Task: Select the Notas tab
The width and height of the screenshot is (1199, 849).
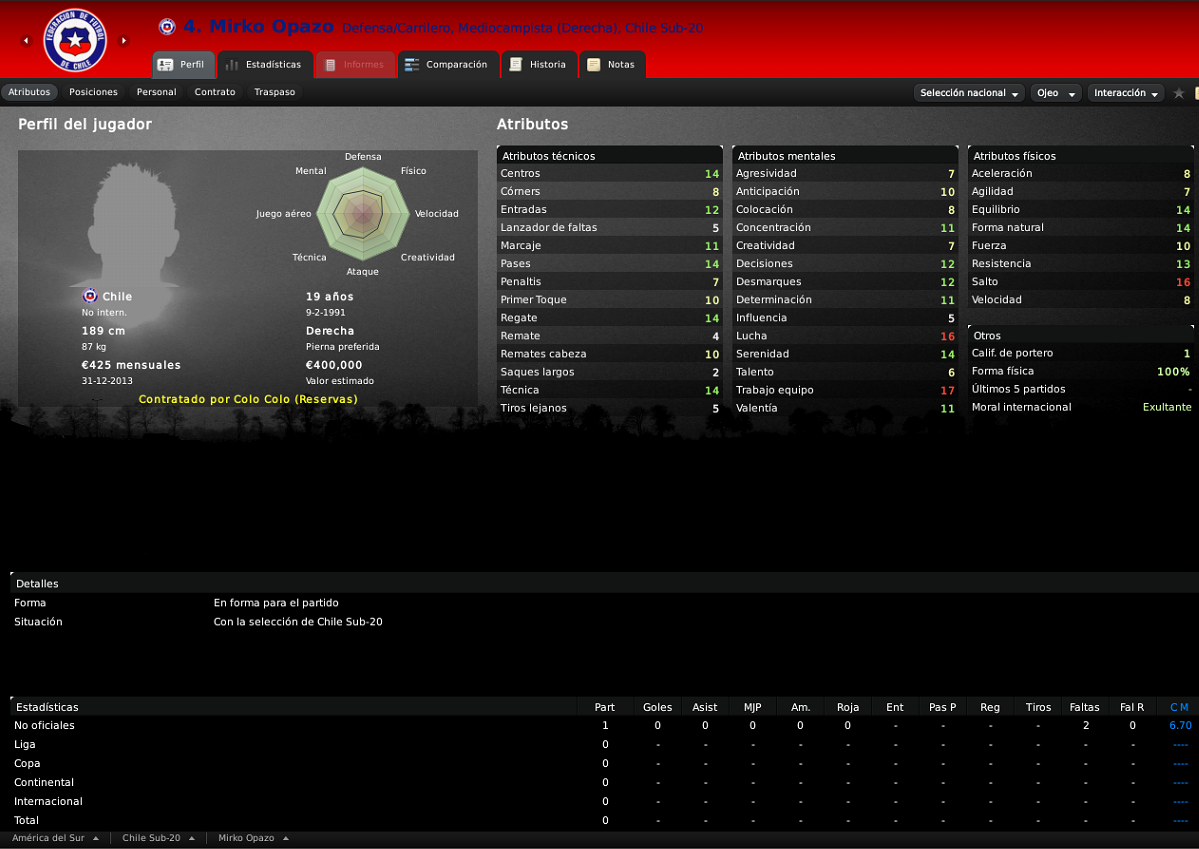Action: click(x=611, y=65)
